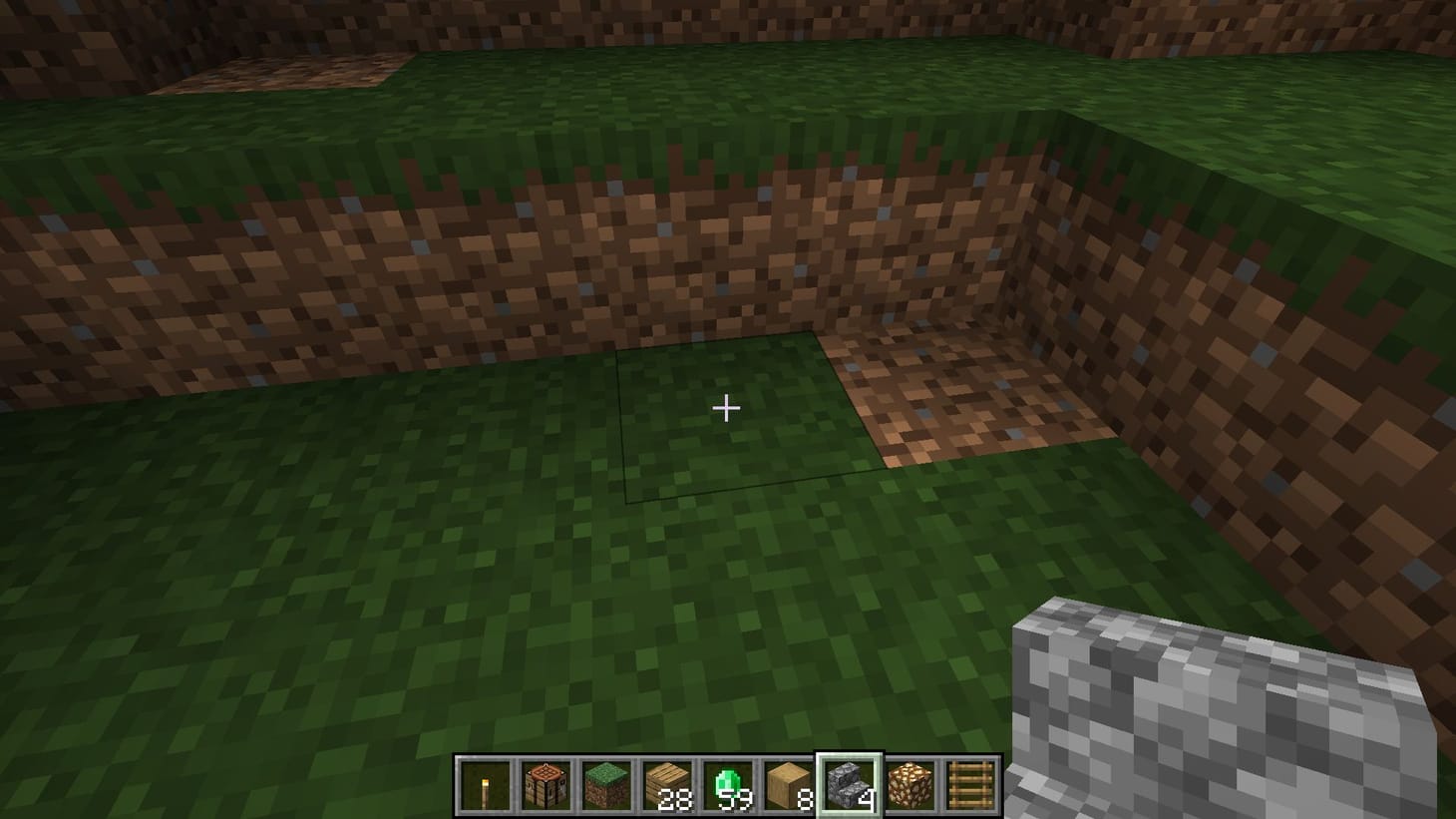Click the crosshair at screen center

727,408
